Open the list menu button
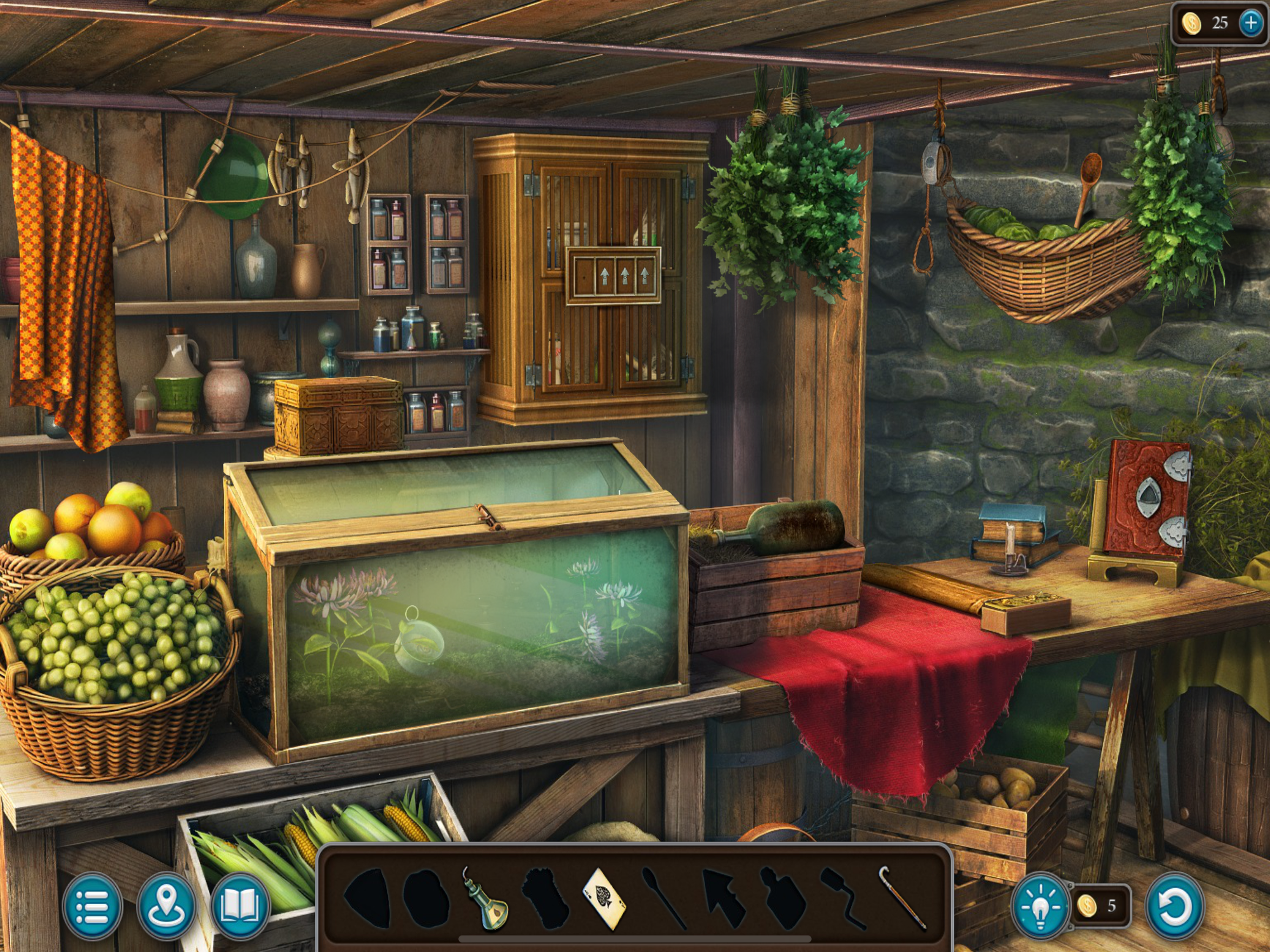Viewport: 1270px width, 952px height. point(92,906)
